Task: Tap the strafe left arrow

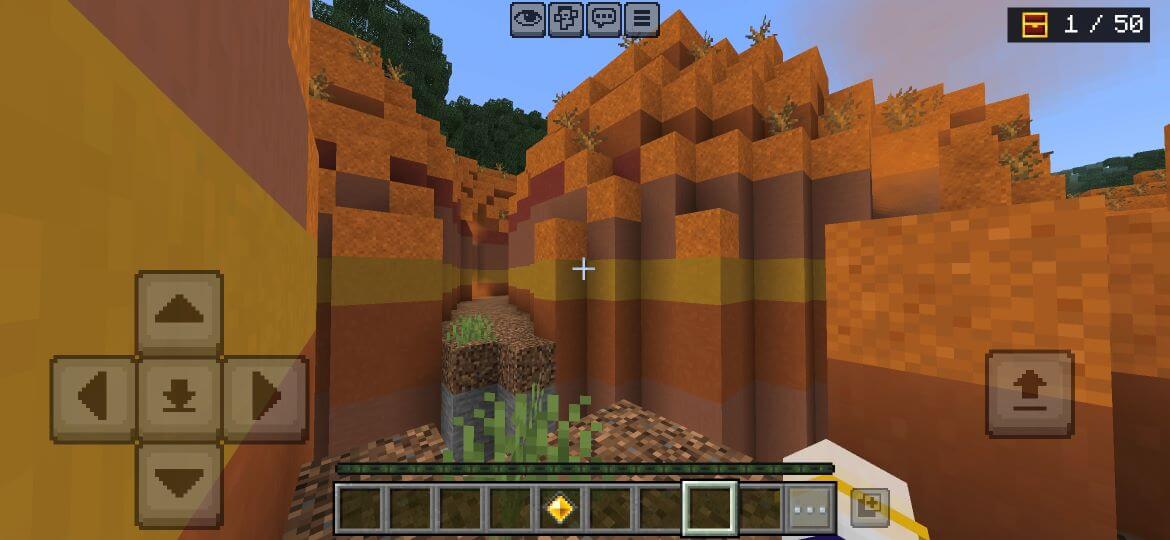Action: (x=93, y=399)
